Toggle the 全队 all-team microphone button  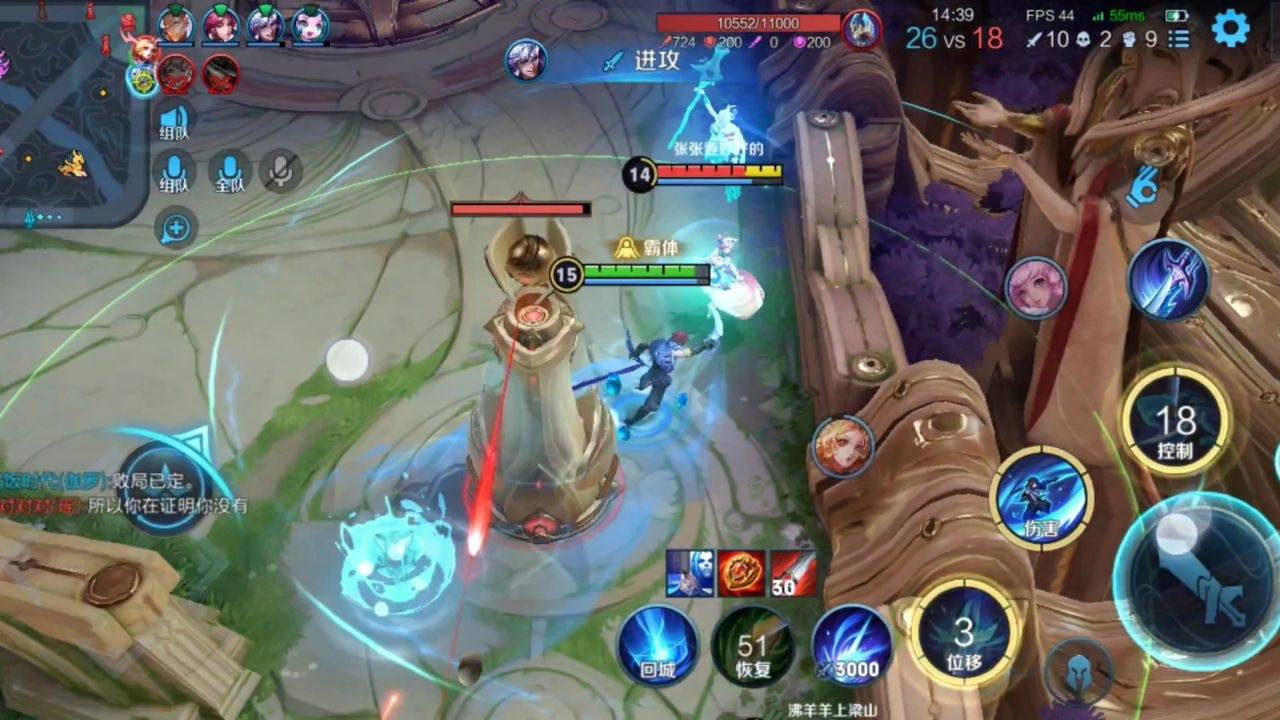point(230,173)
